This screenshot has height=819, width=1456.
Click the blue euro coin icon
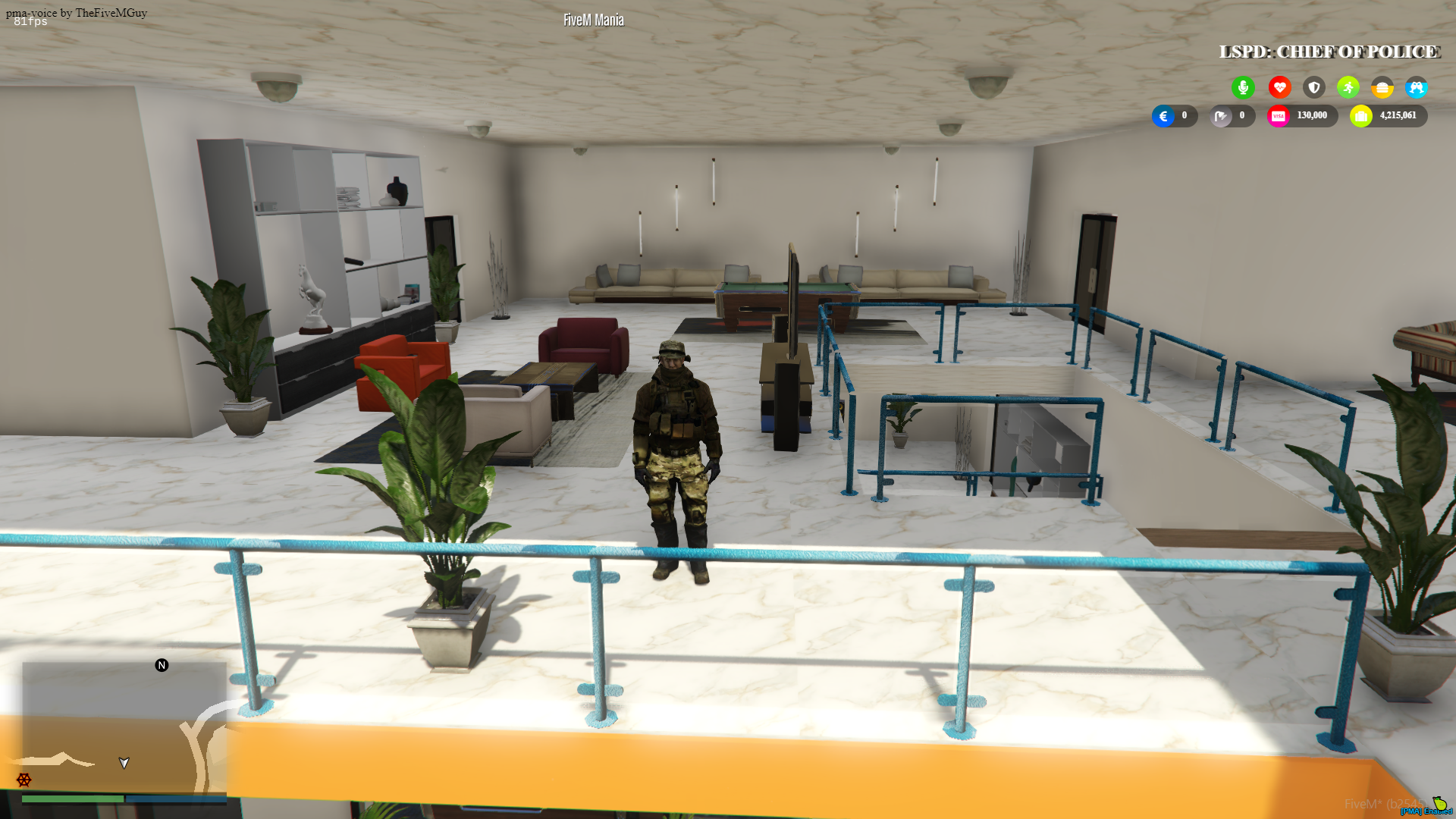(1163, 115)
